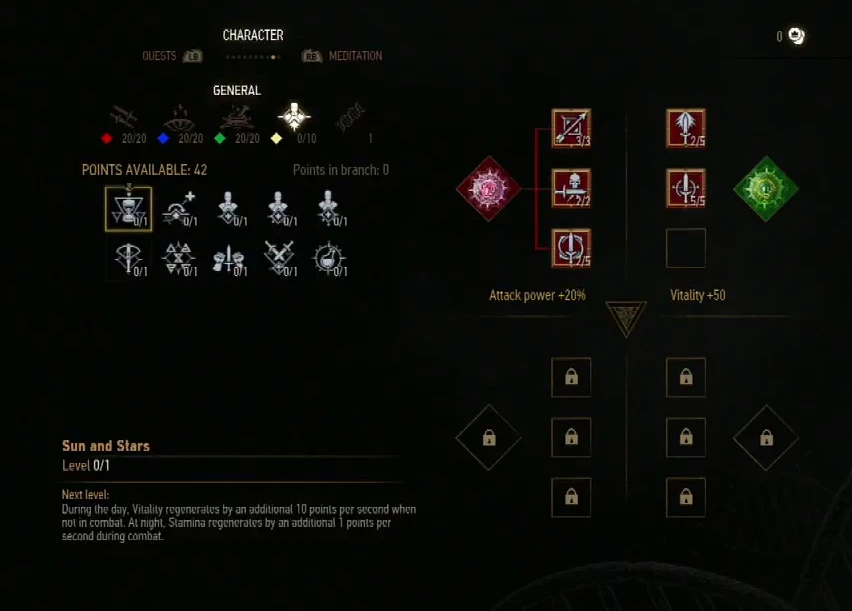Open the mutagens tab with DNA icon
This screenshot has width=852, height=611.
click(351, 118)
